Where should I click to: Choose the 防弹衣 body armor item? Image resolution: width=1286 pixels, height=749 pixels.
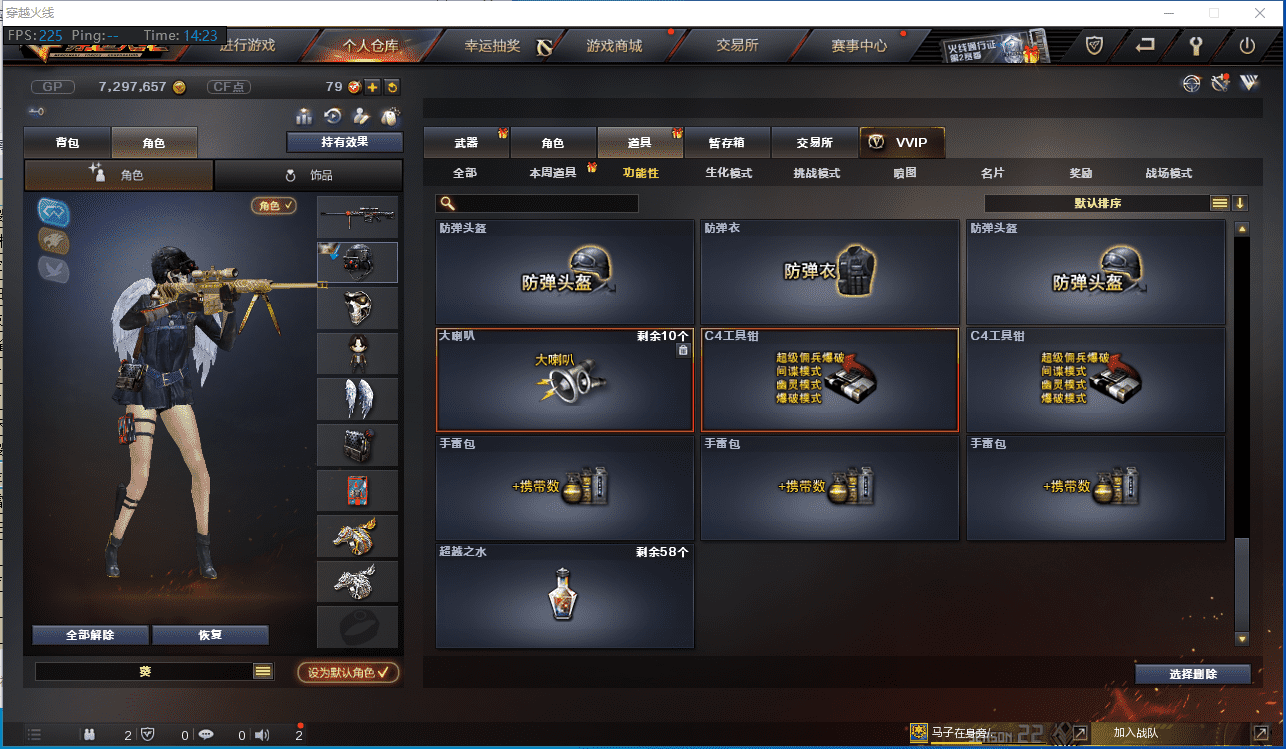829,271
